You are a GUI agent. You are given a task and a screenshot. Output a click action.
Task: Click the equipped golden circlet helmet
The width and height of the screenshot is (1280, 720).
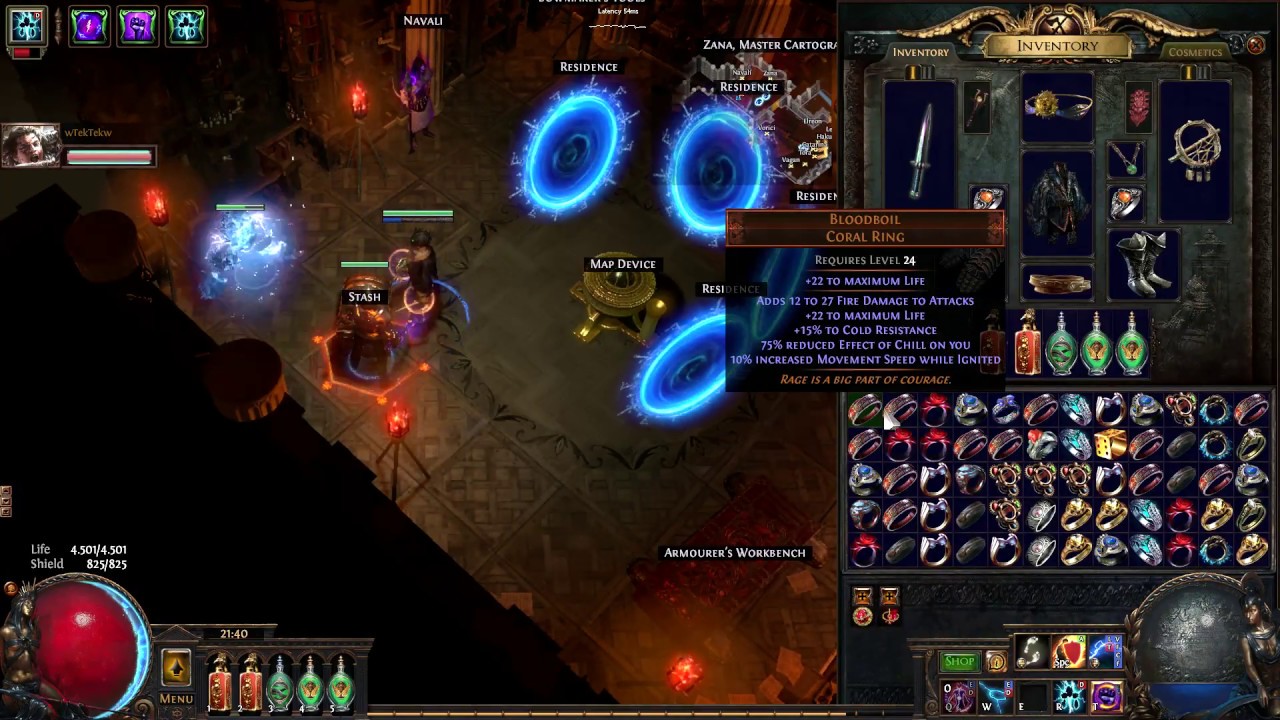1057,107
